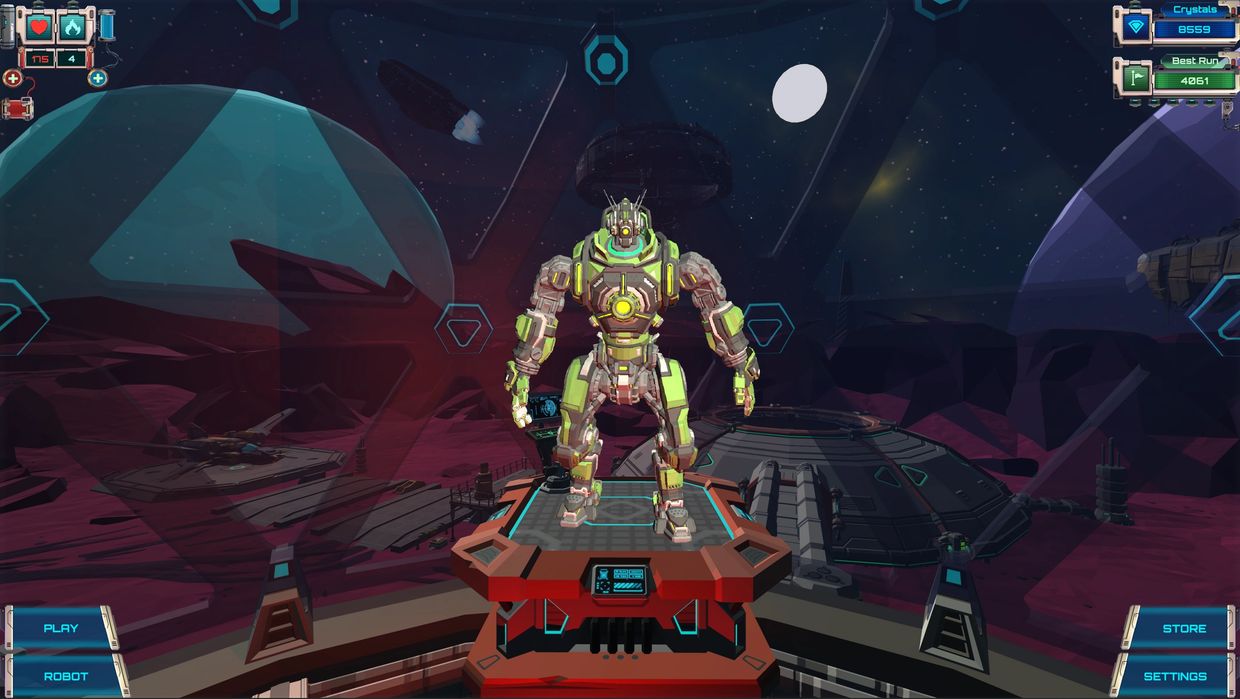The width and height of the screenshot is (1240, 699).
Task: Open the ROBOT menu
Action: (x=65, y=677)
